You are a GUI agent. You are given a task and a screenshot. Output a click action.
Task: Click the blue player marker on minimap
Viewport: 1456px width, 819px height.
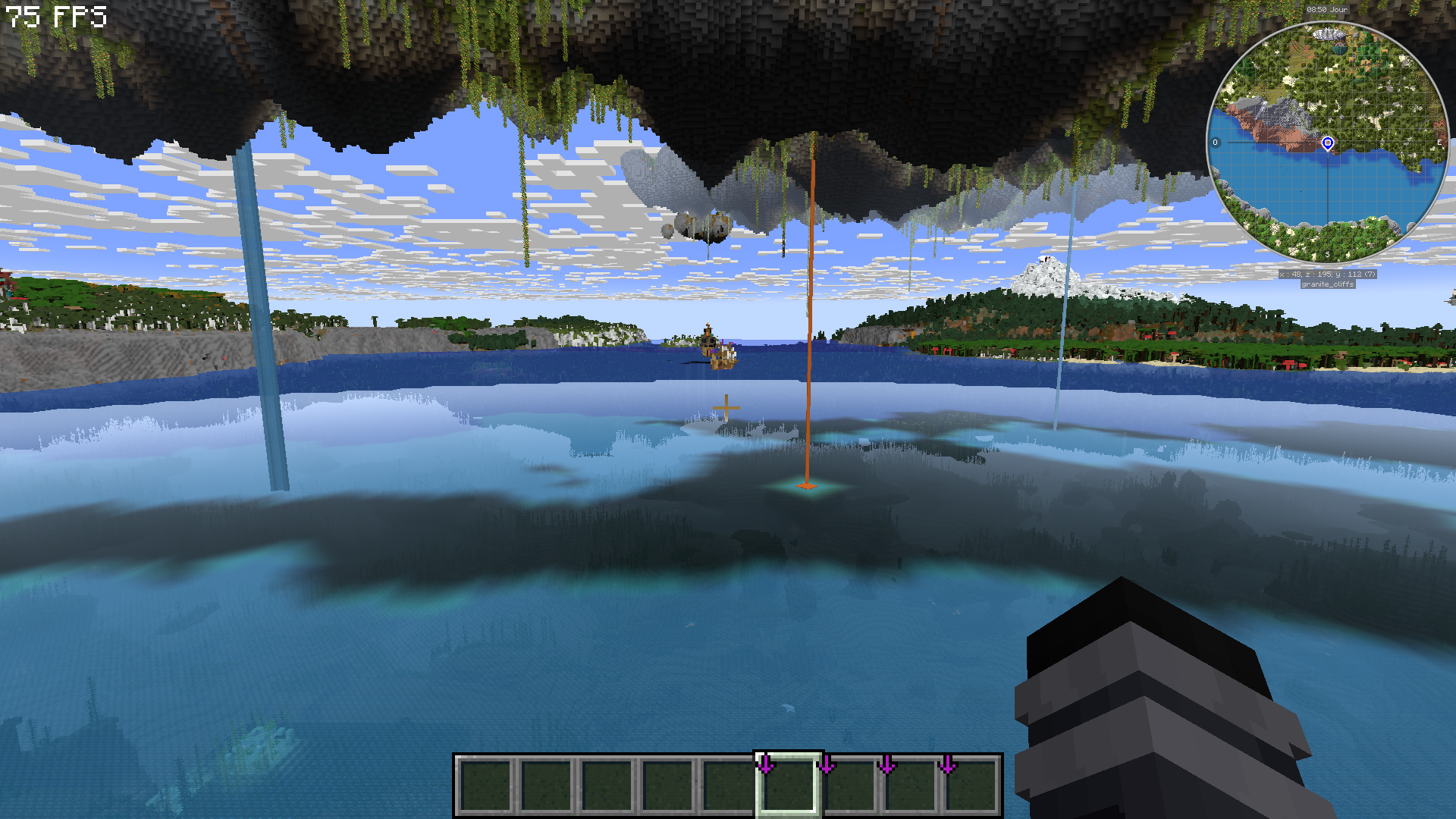point(1328,143)
